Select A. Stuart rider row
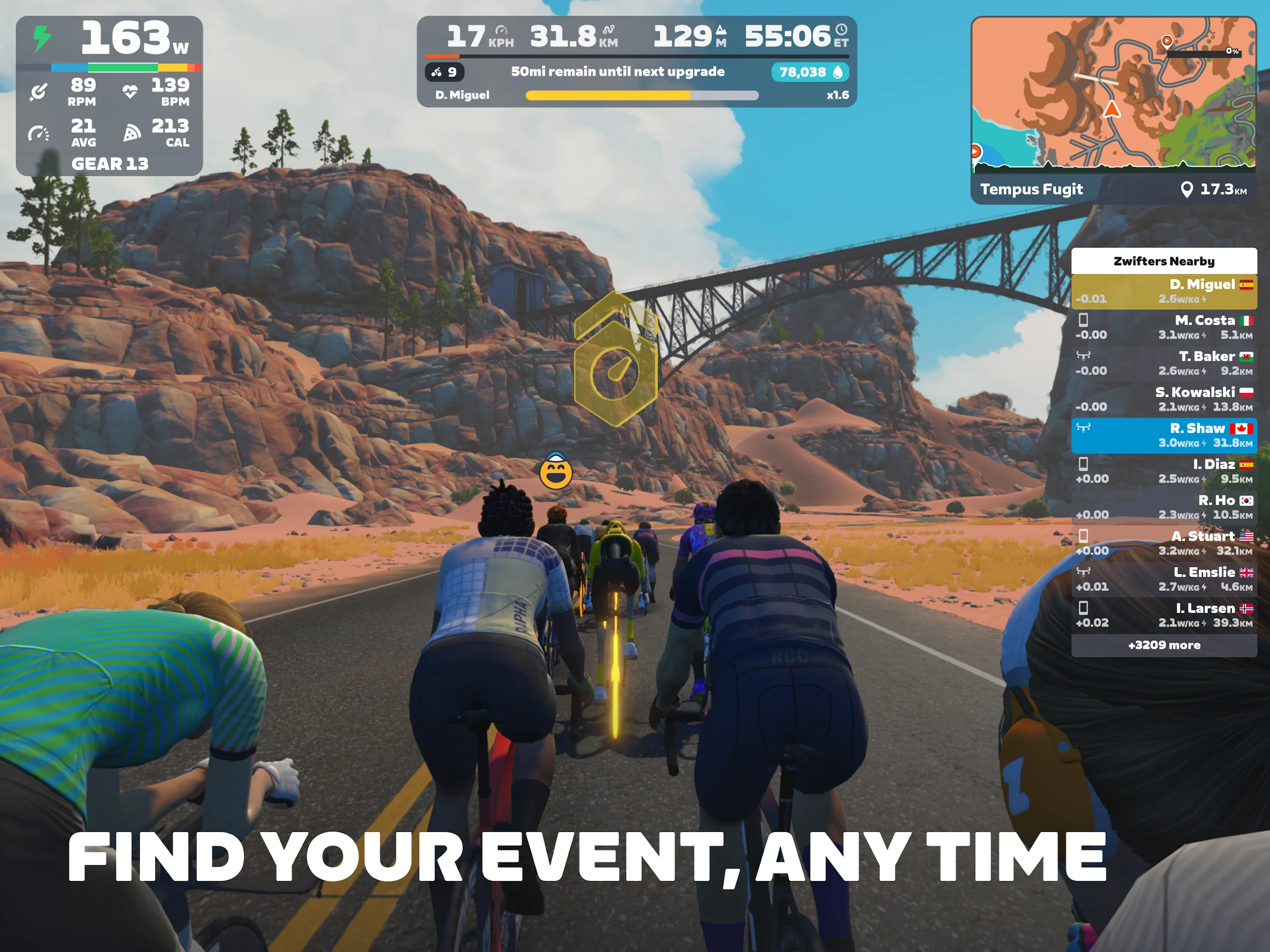 tap(1163, 543)
